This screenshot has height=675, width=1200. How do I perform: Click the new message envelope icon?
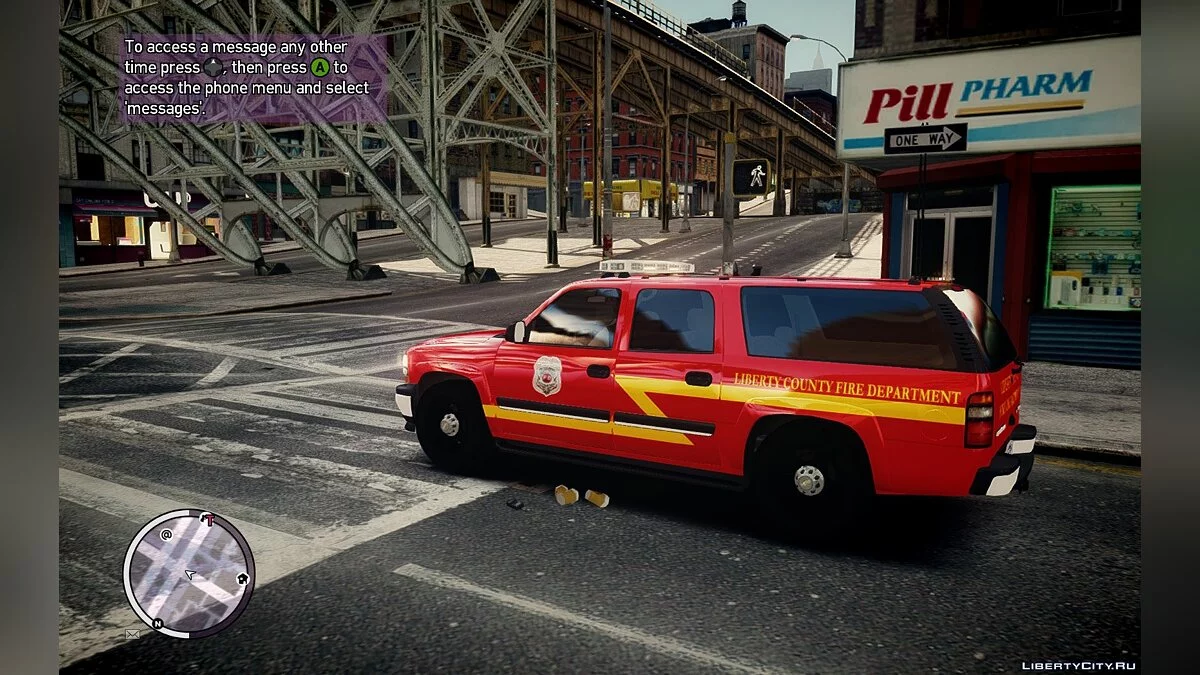point(132,634)
